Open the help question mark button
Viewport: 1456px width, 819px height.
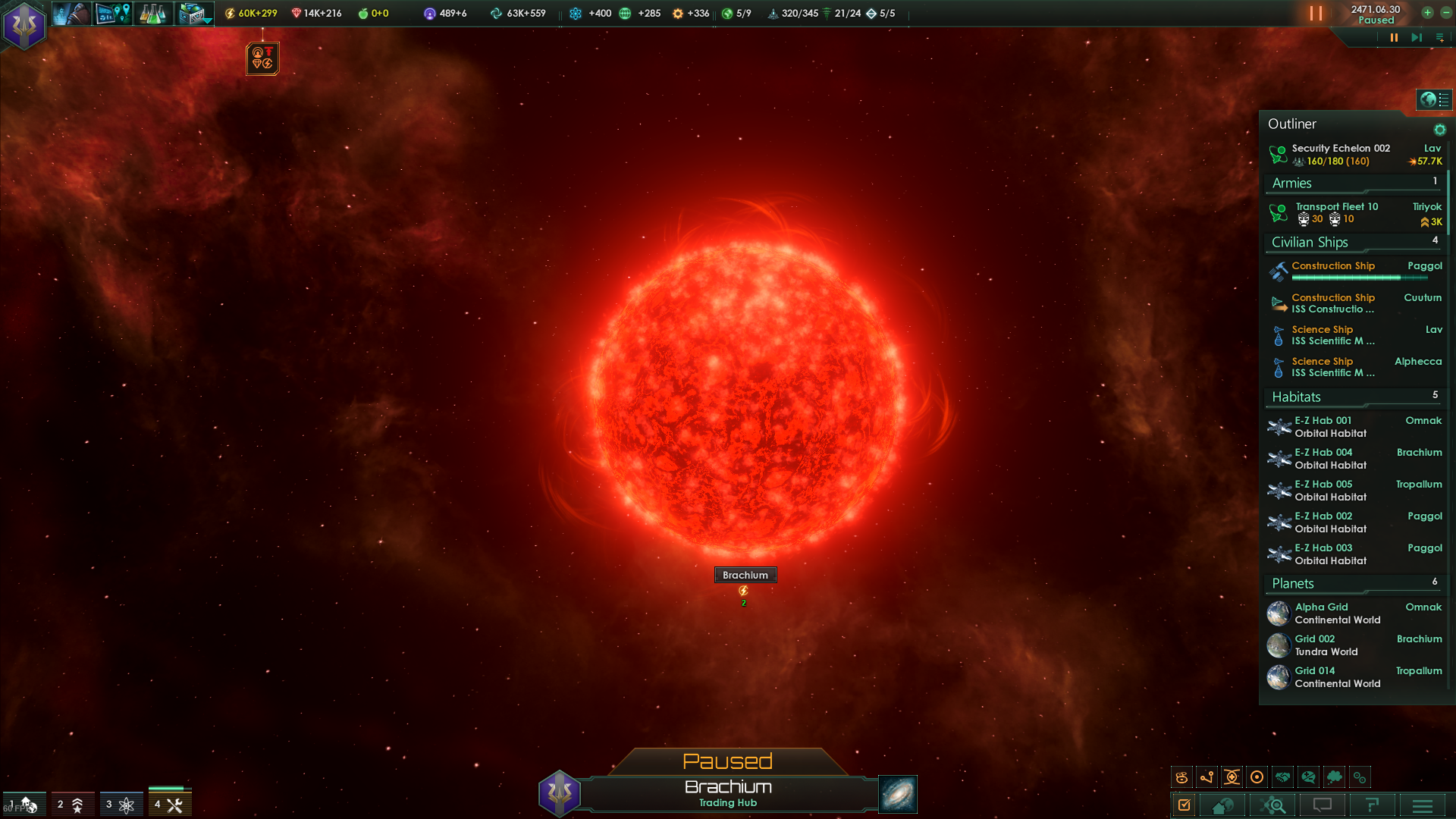pos(1373,805)
